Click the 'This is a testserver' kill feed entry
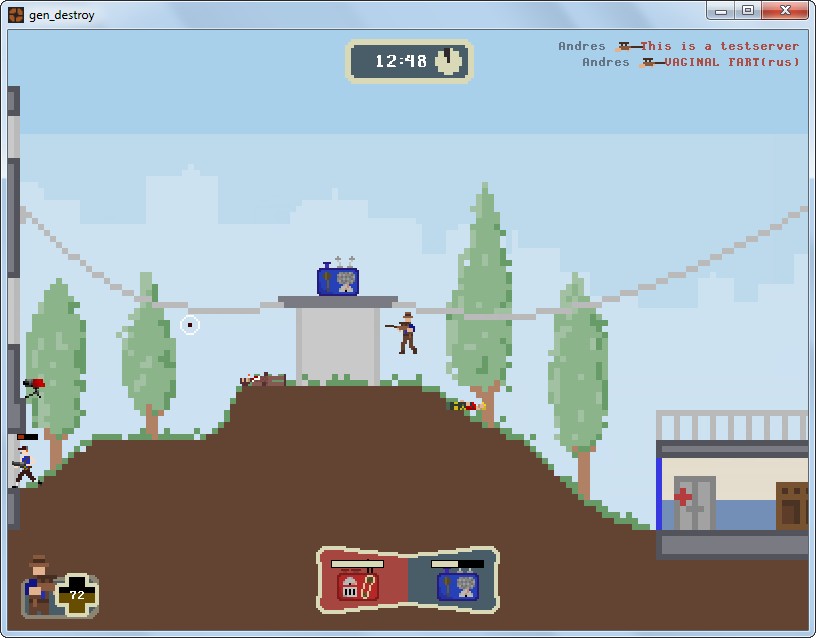This screenshot has width=816, height=638. (x=719, y=46)
